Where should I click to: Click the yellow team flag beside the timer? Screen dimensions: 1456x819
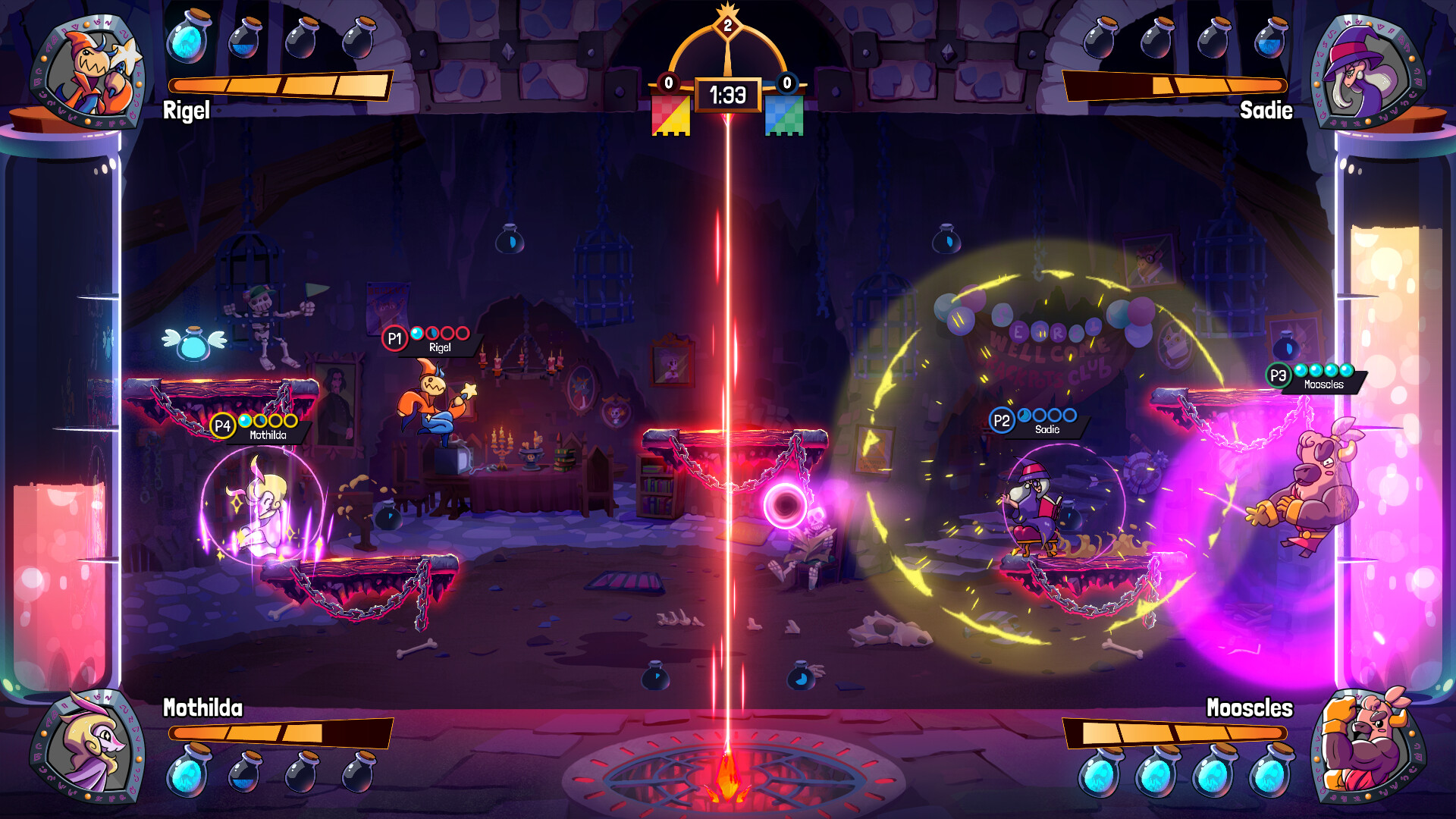click(672, 114)
